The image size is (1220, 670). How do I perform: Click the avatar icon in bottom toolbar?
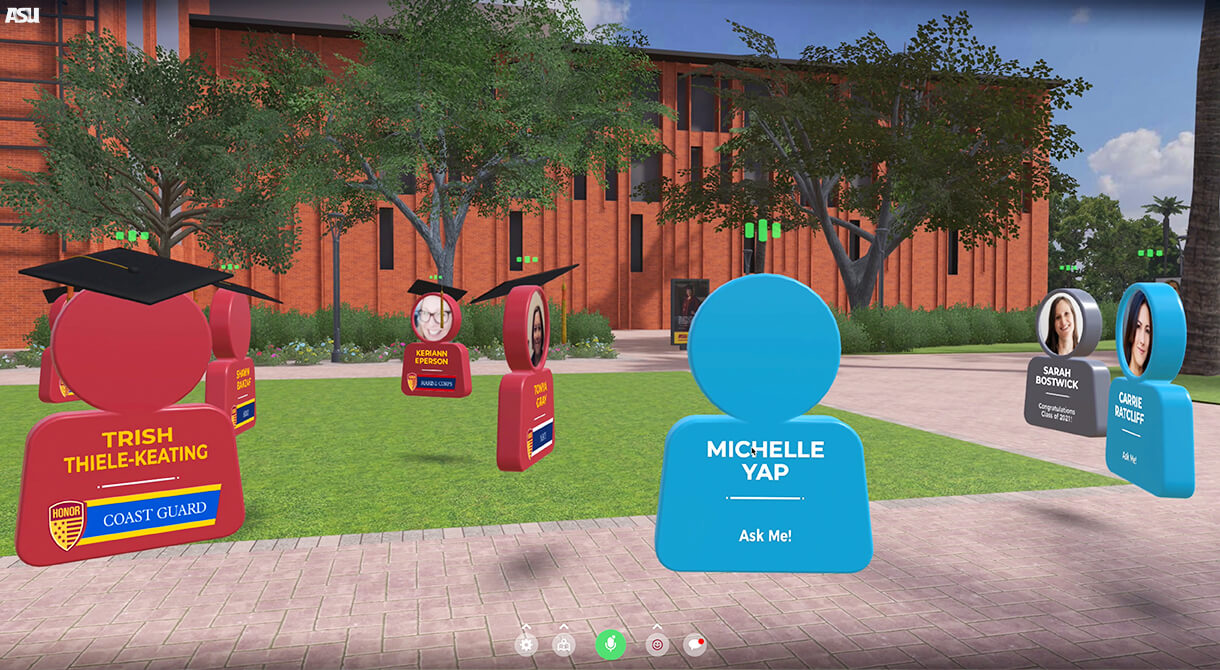(564, 645)
